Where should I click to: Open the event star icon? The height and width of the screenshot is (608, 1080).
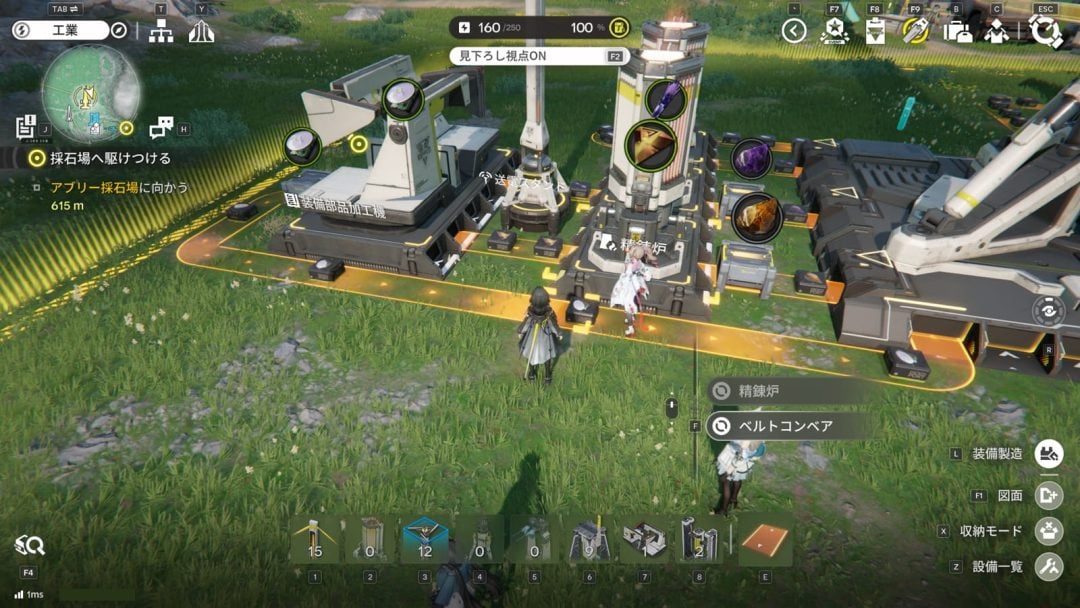point(834,31)
